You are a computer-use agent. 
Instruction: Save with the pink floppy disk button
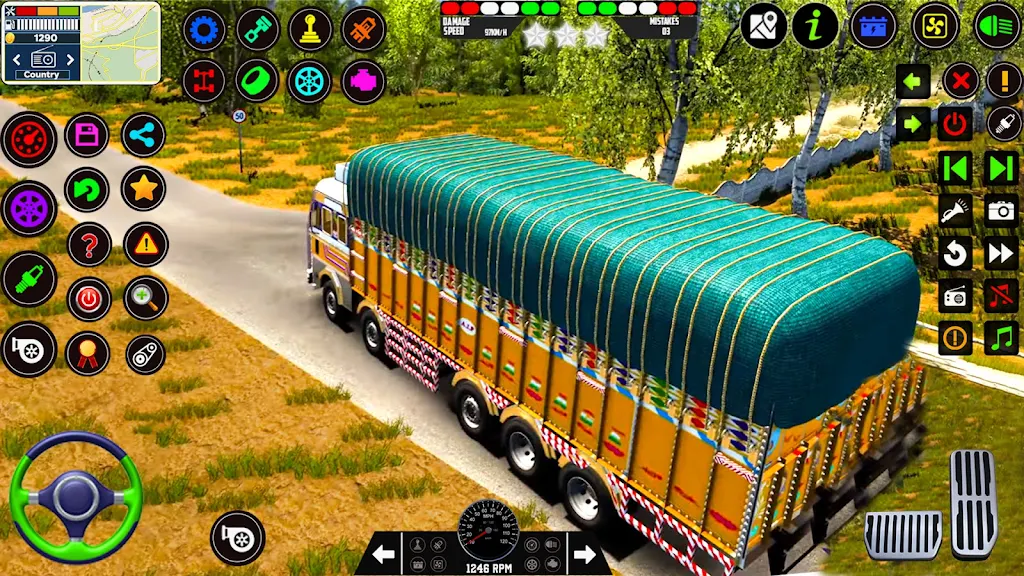(x=87, y=135)
